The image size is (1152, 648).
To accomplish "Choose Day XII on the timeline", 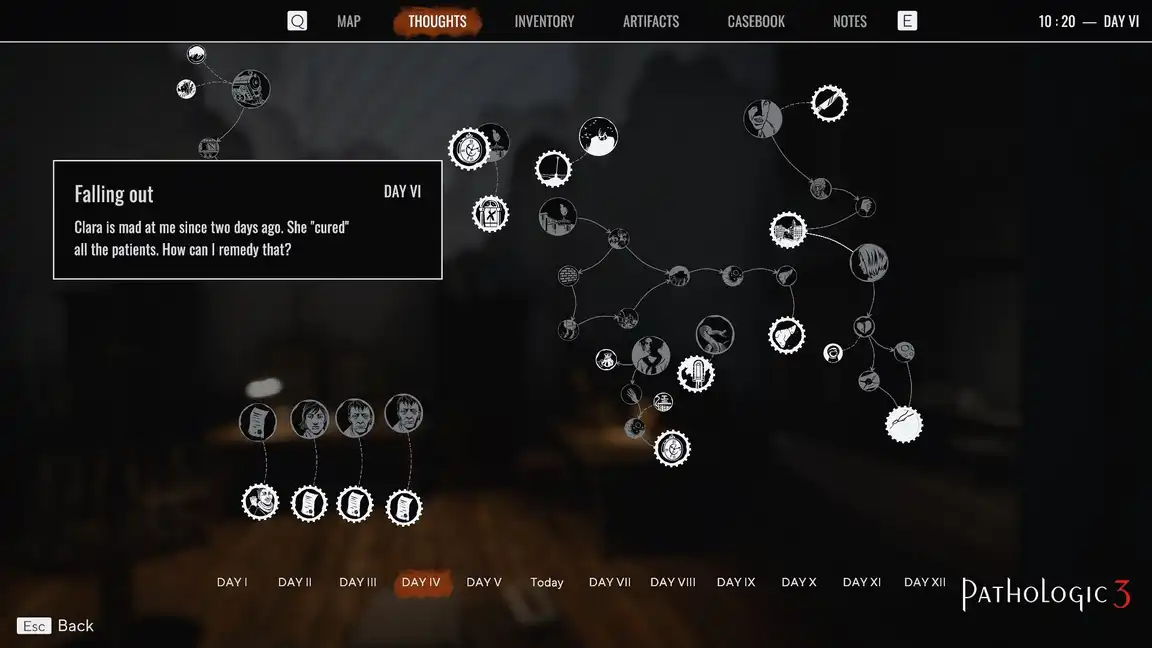I will click(925, 582).
